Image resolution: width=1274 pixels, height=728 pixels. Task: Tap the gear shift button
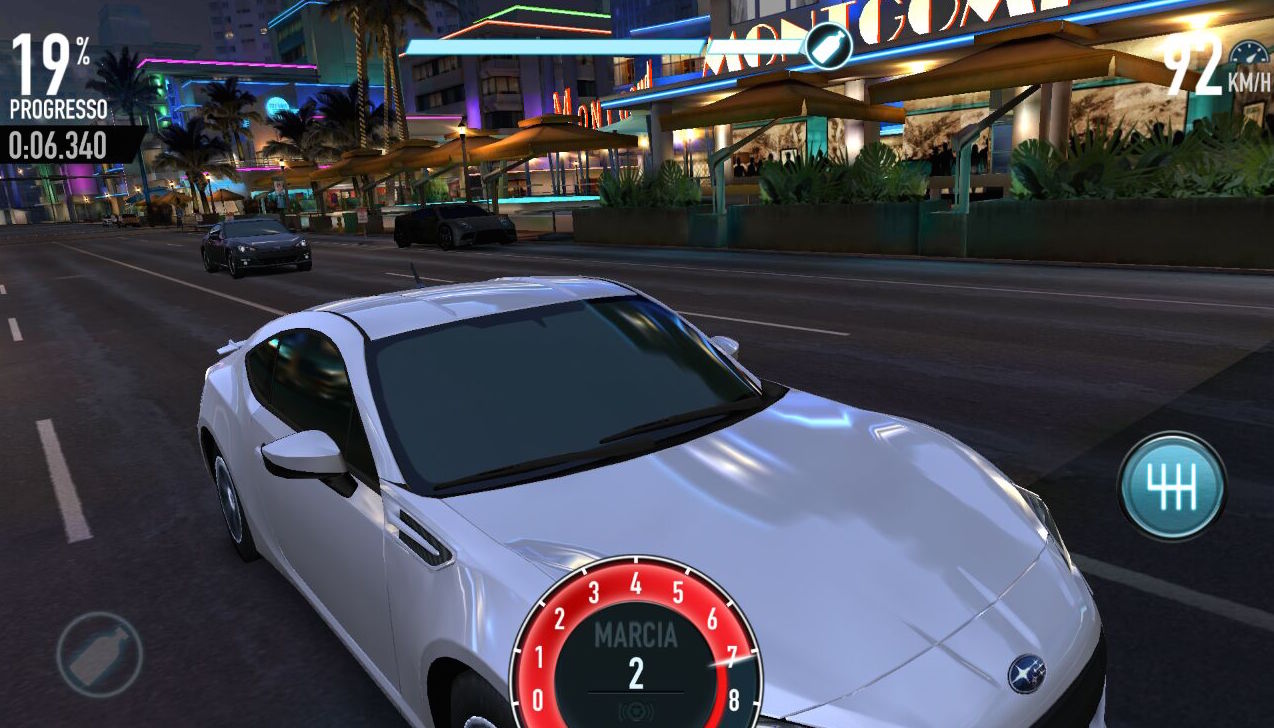point(1171,486)
